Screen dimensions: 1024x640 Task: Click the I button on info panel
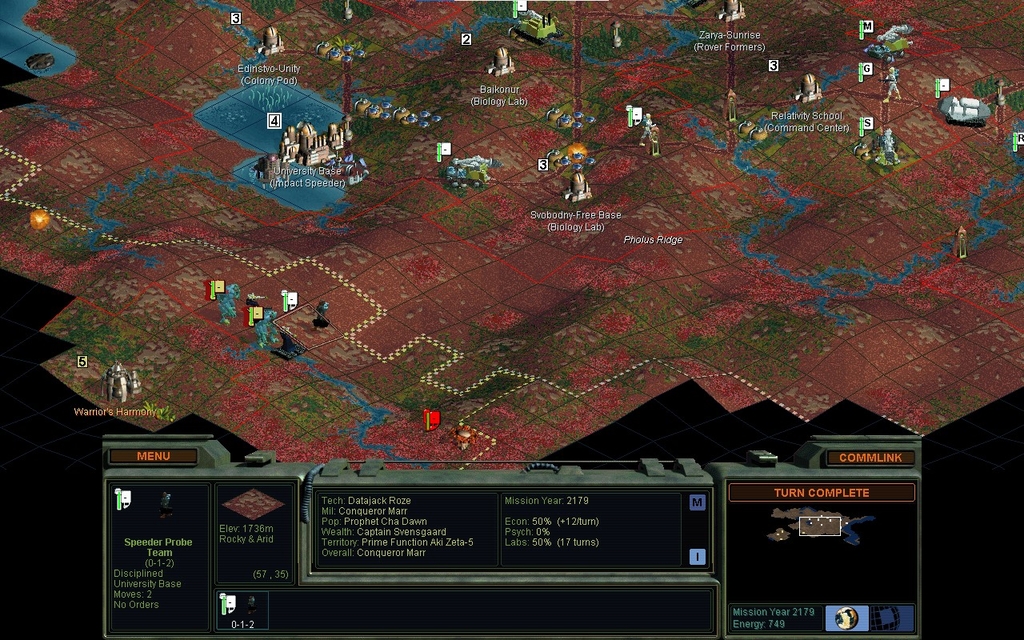coord(697,557)
